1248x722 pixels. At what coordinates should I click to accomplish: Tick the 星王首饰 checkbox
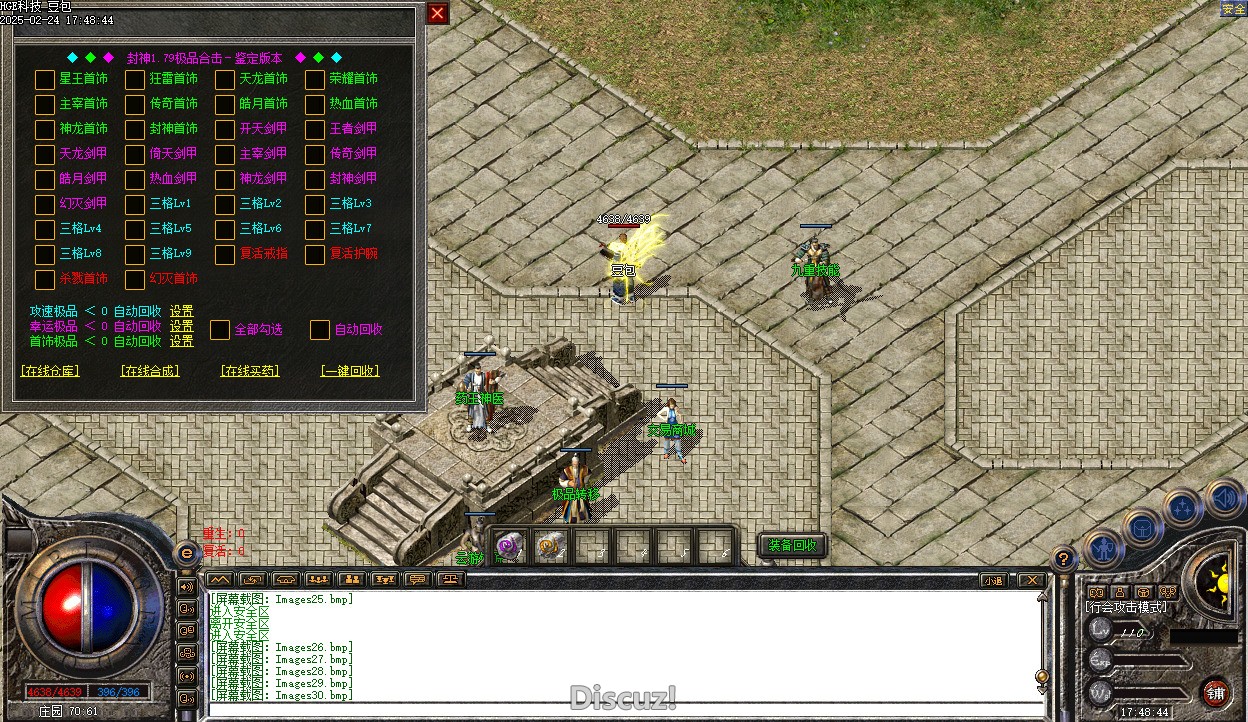click(45, 79)
